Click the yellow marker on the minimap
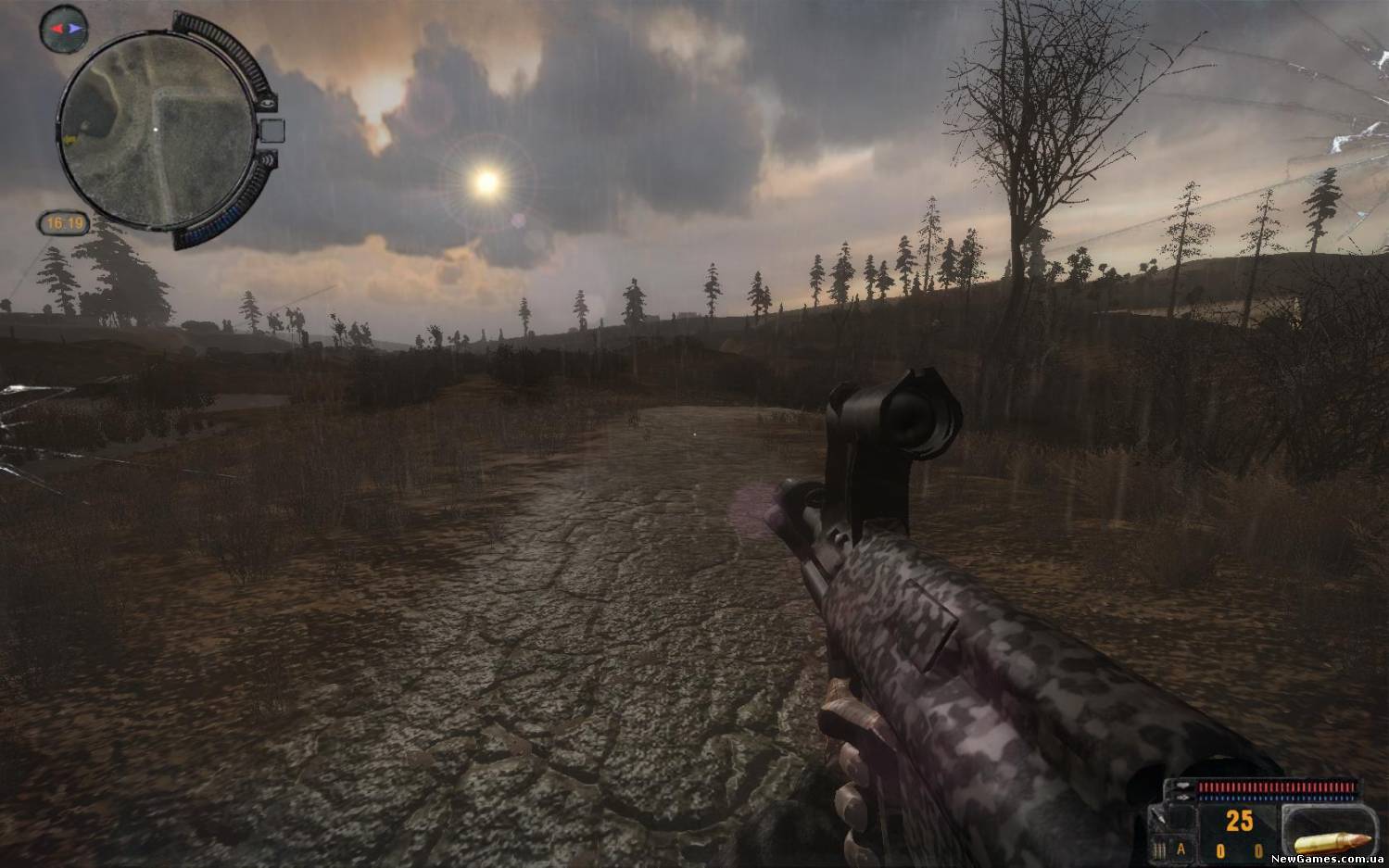Viewport: 1389px width, 868px height. click(70, 140)
